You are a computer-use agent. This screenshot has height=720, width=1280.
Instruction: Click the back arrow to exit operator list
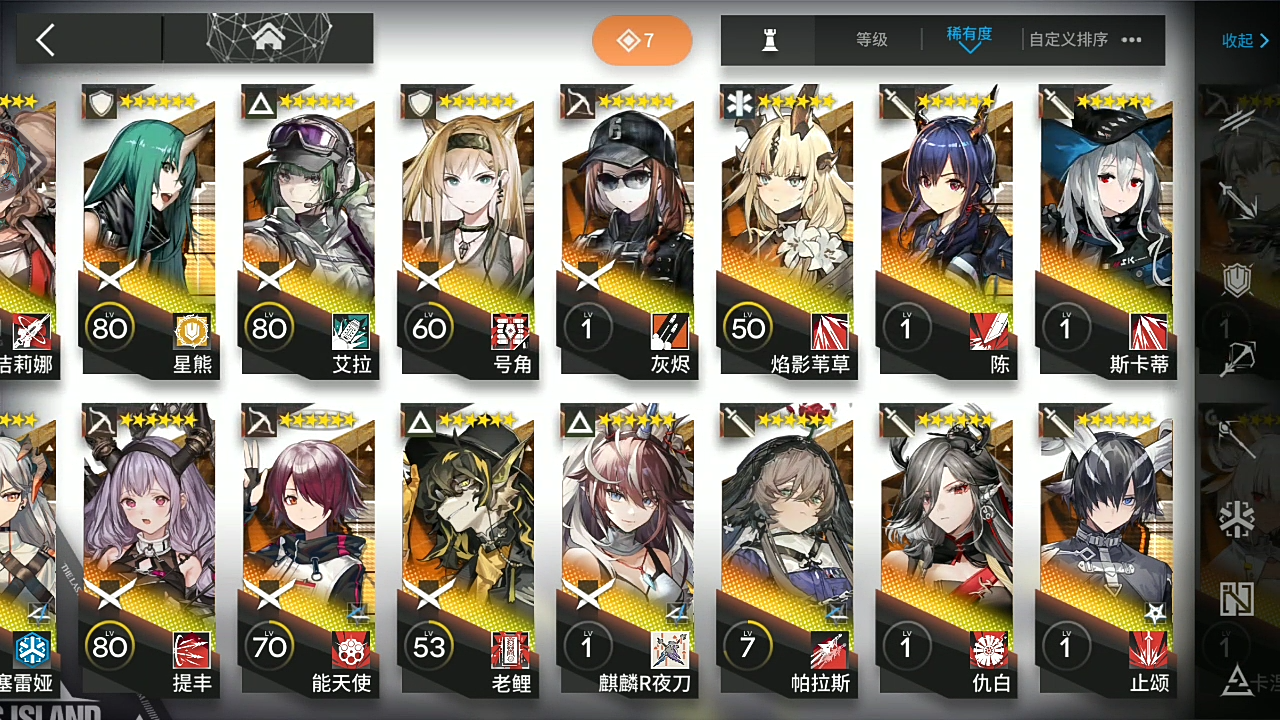pos(45,40)
